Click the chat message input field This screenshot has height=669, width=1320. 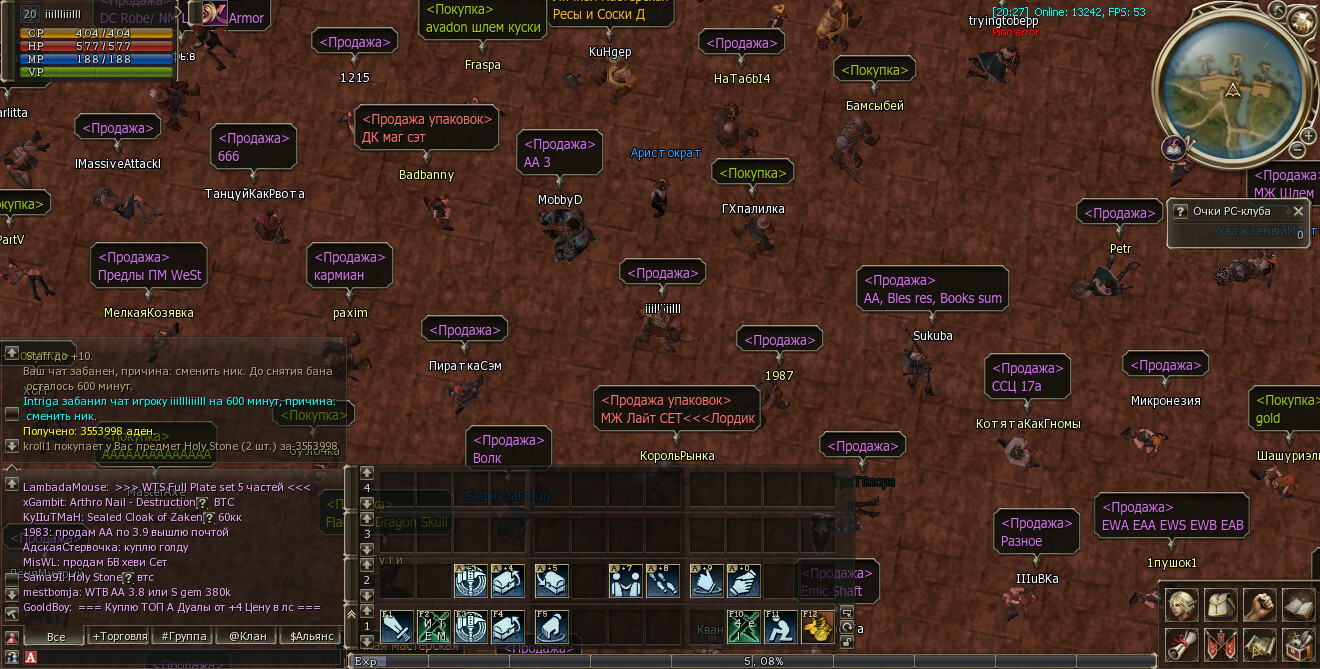pyautogui.click(x=190, y=657)
